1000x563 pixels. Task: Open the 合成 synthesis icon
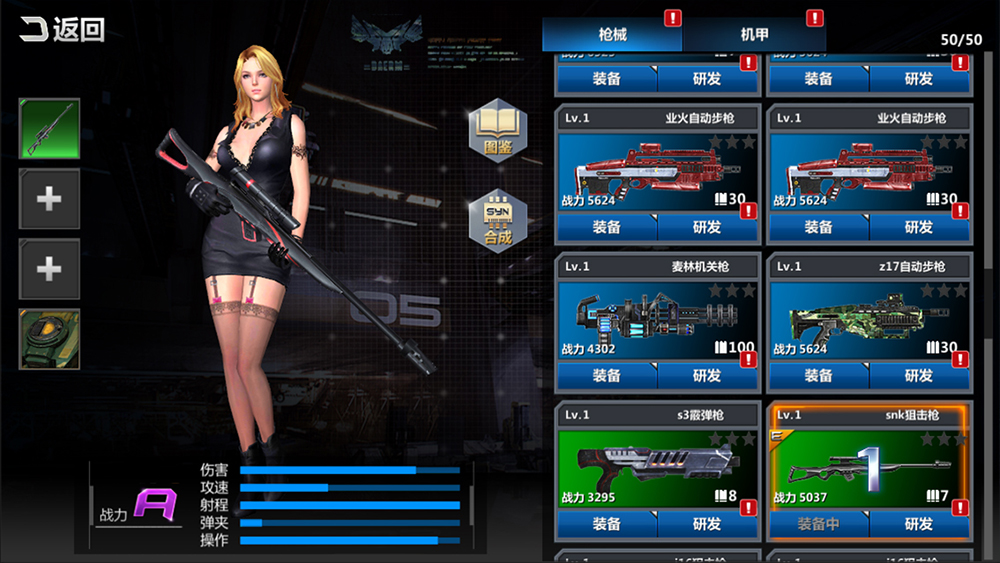497,221
